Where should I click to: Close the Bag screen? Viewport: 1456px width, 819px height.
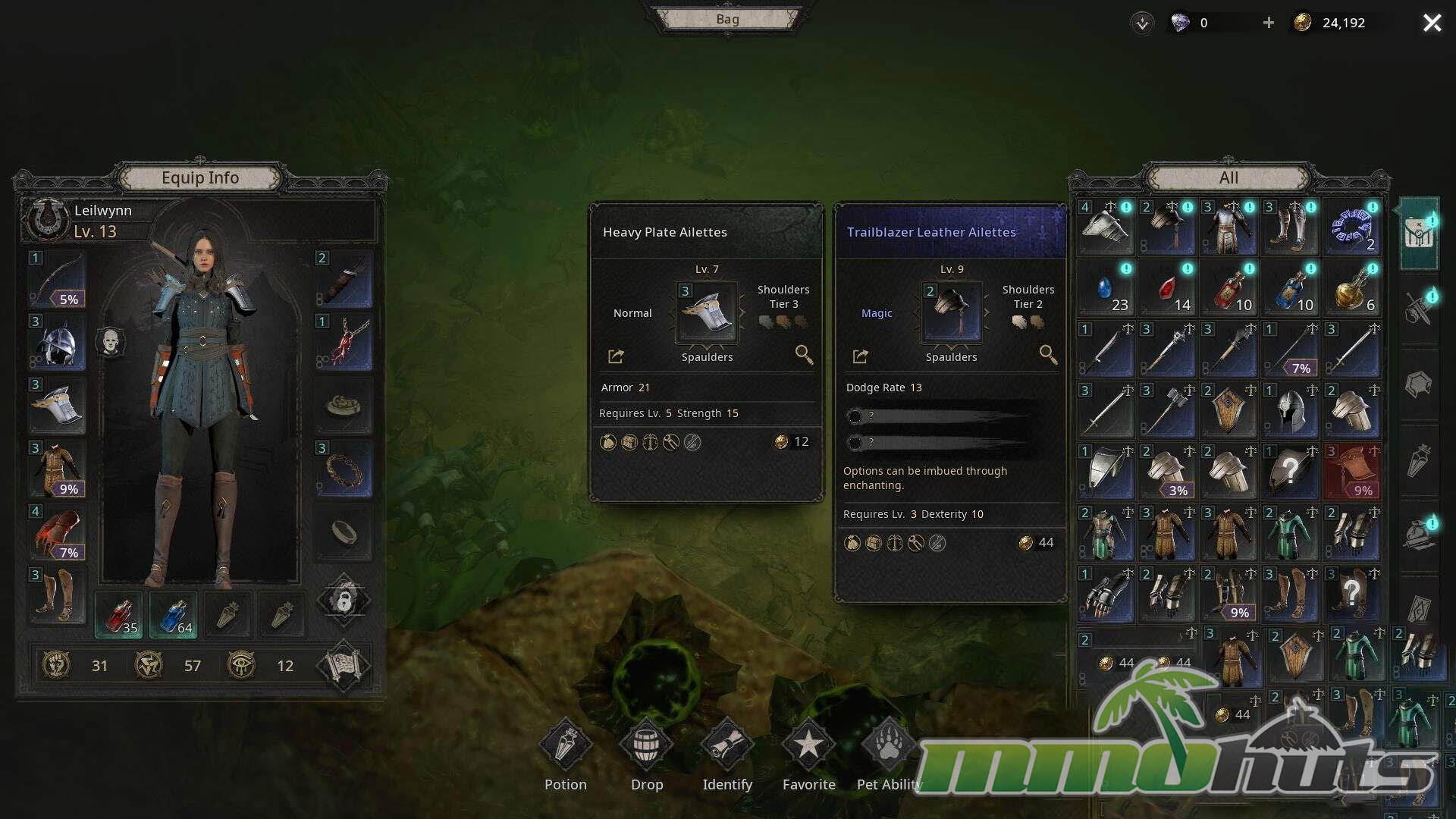click(1432, 23)
